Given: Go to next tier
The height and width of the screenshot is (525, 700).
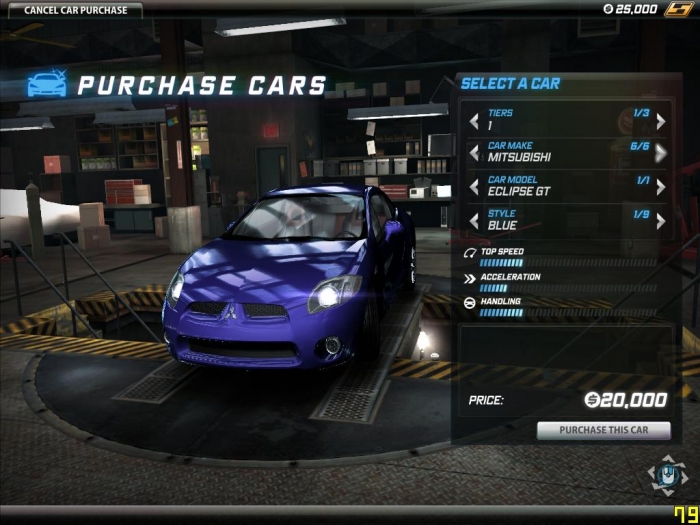Looking at the screenshot, I should [x=661, y=121].
